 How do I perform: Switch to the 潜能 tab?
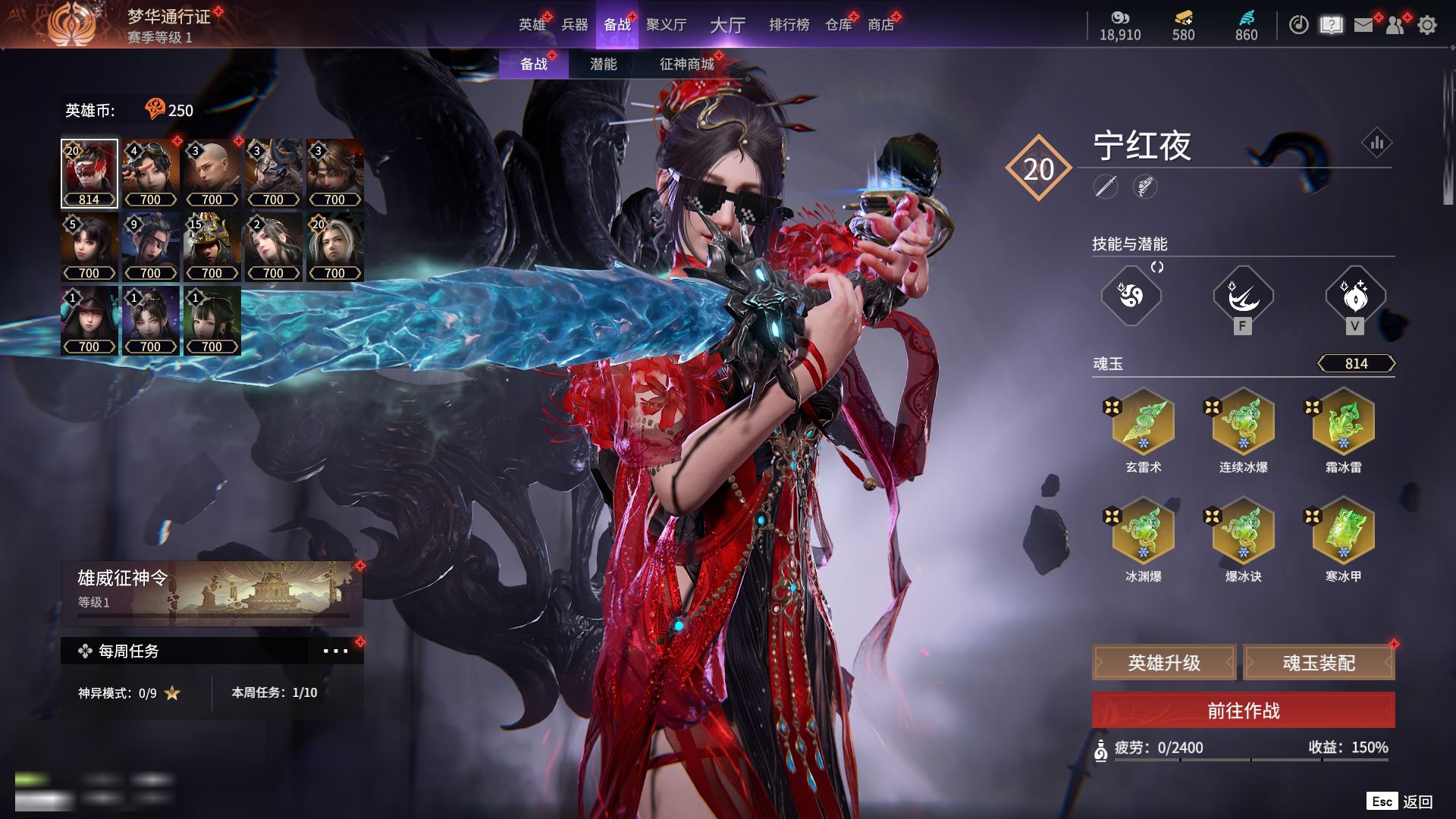click(603, 64)
